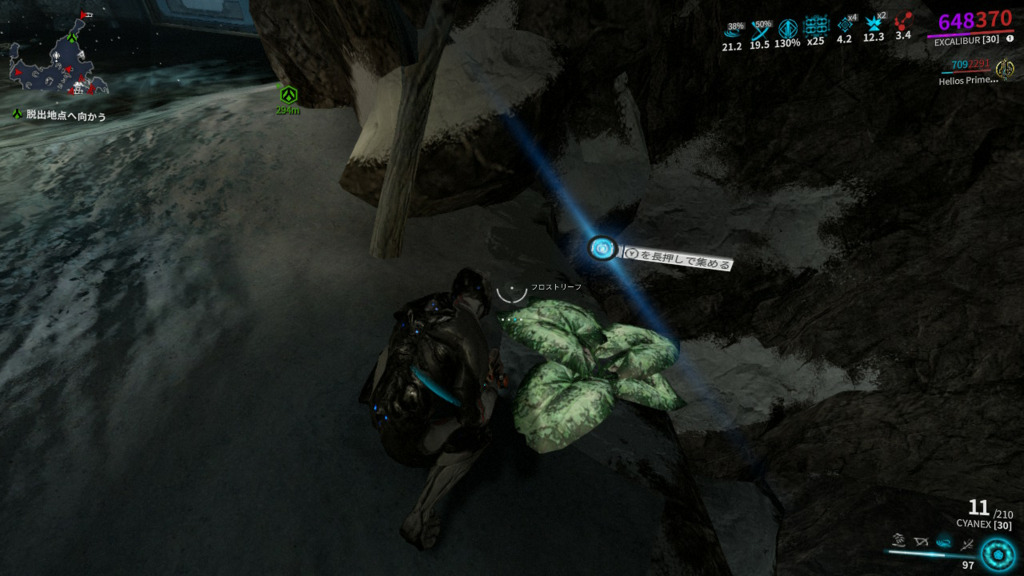
Task: Click the Helios Prime companion portrait
Action: tap(1005, 68)
